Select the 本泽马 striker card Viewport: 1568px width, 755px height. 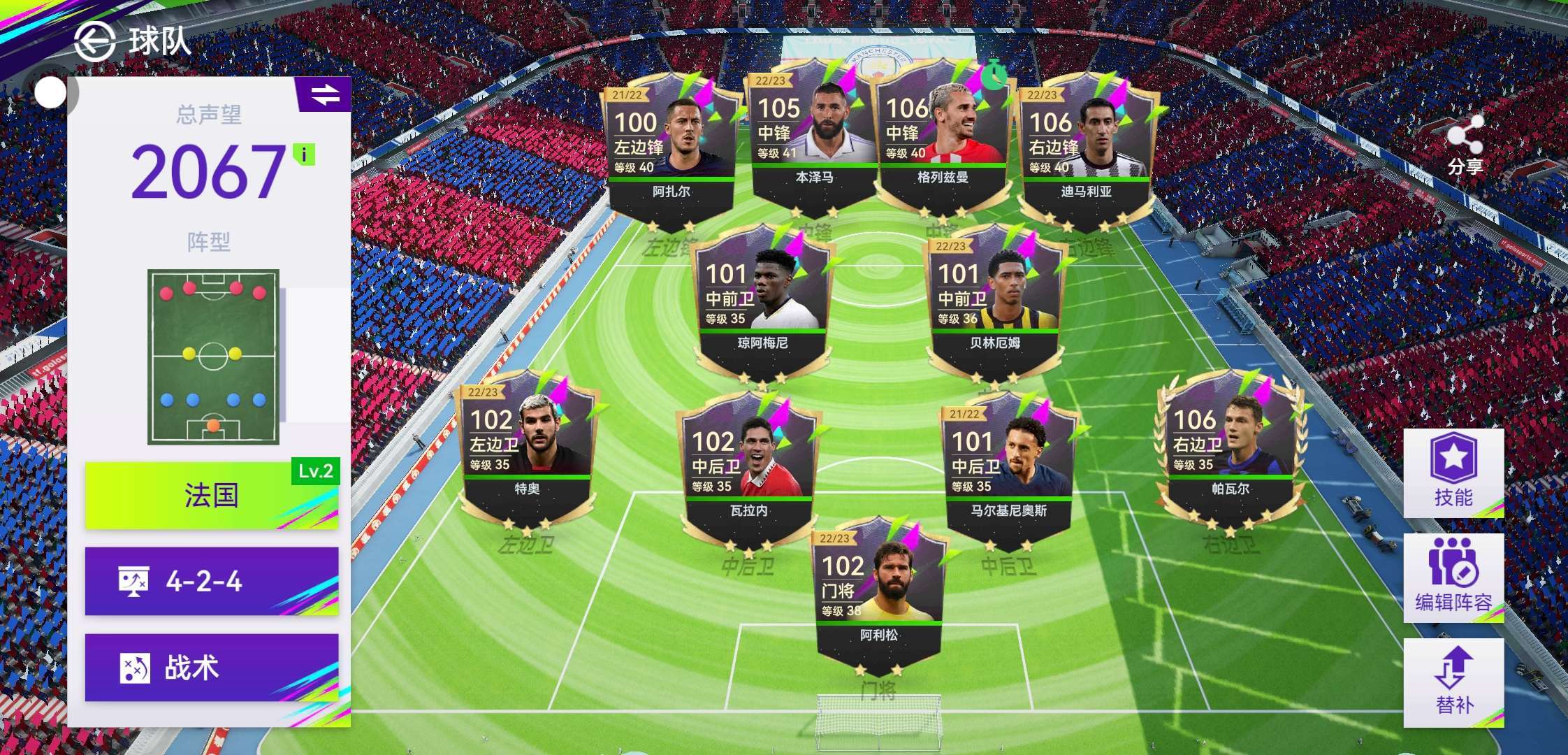pos(813,138)
